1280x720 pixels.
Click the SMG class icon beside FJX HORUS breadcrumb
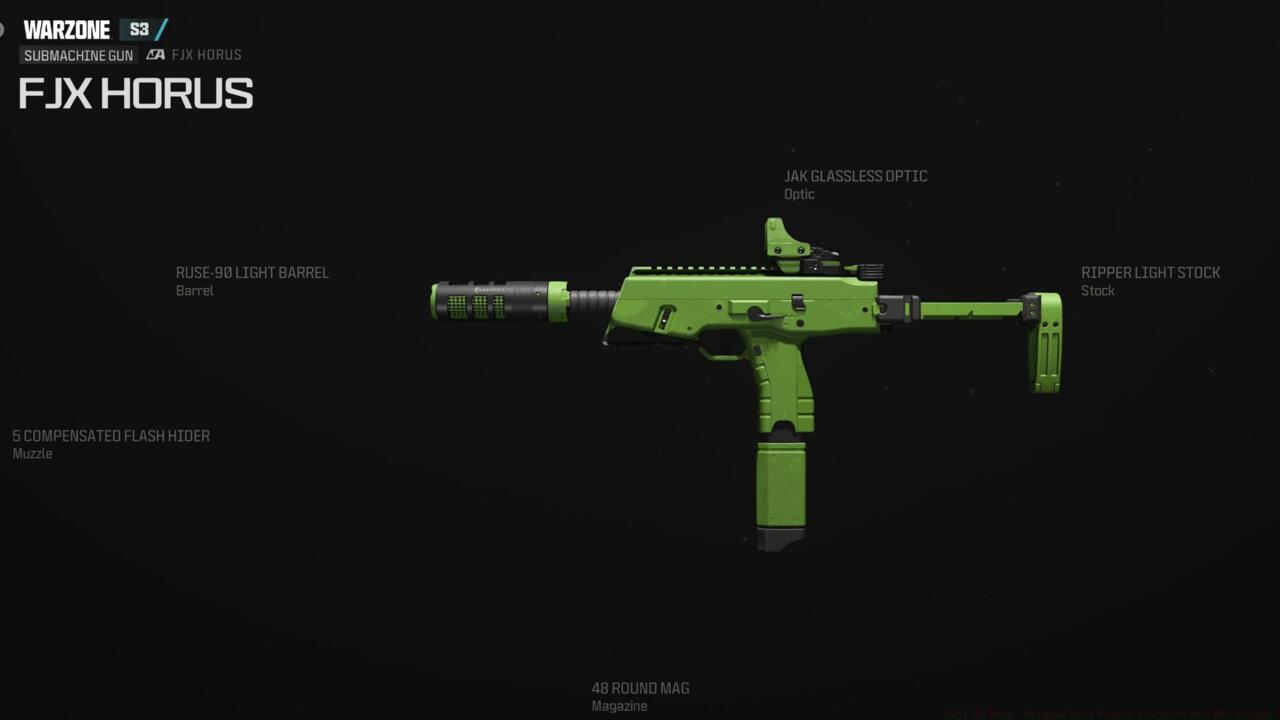tap(156, 54)
